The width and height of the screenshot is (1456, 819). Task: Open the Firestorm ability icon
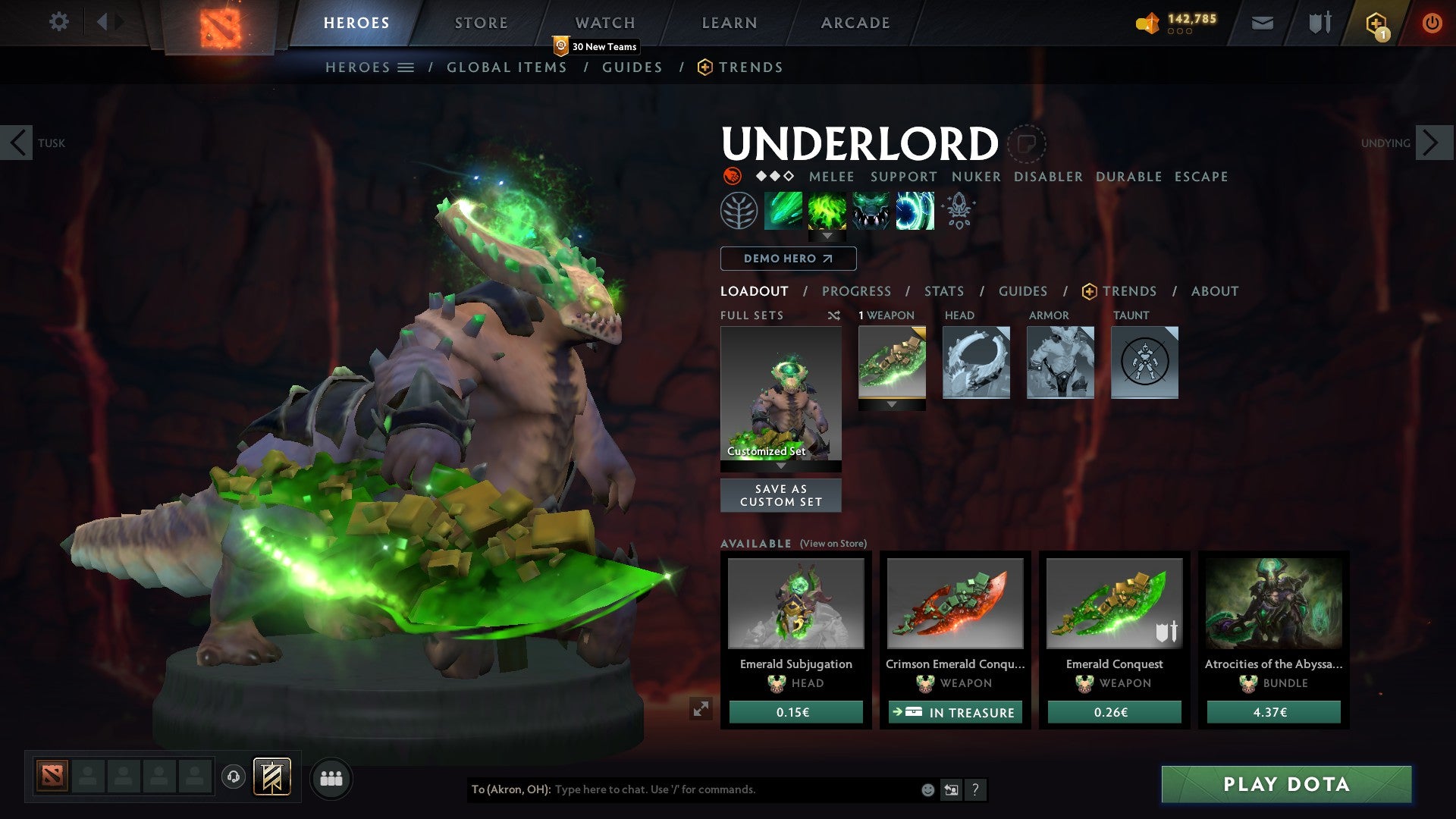click(783, 211)
